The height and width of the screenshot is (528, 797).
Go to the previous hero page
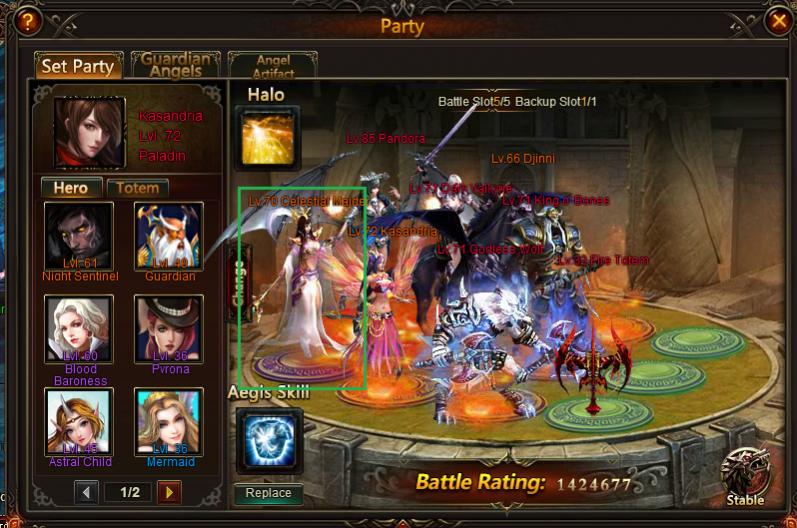pos(87,492)
